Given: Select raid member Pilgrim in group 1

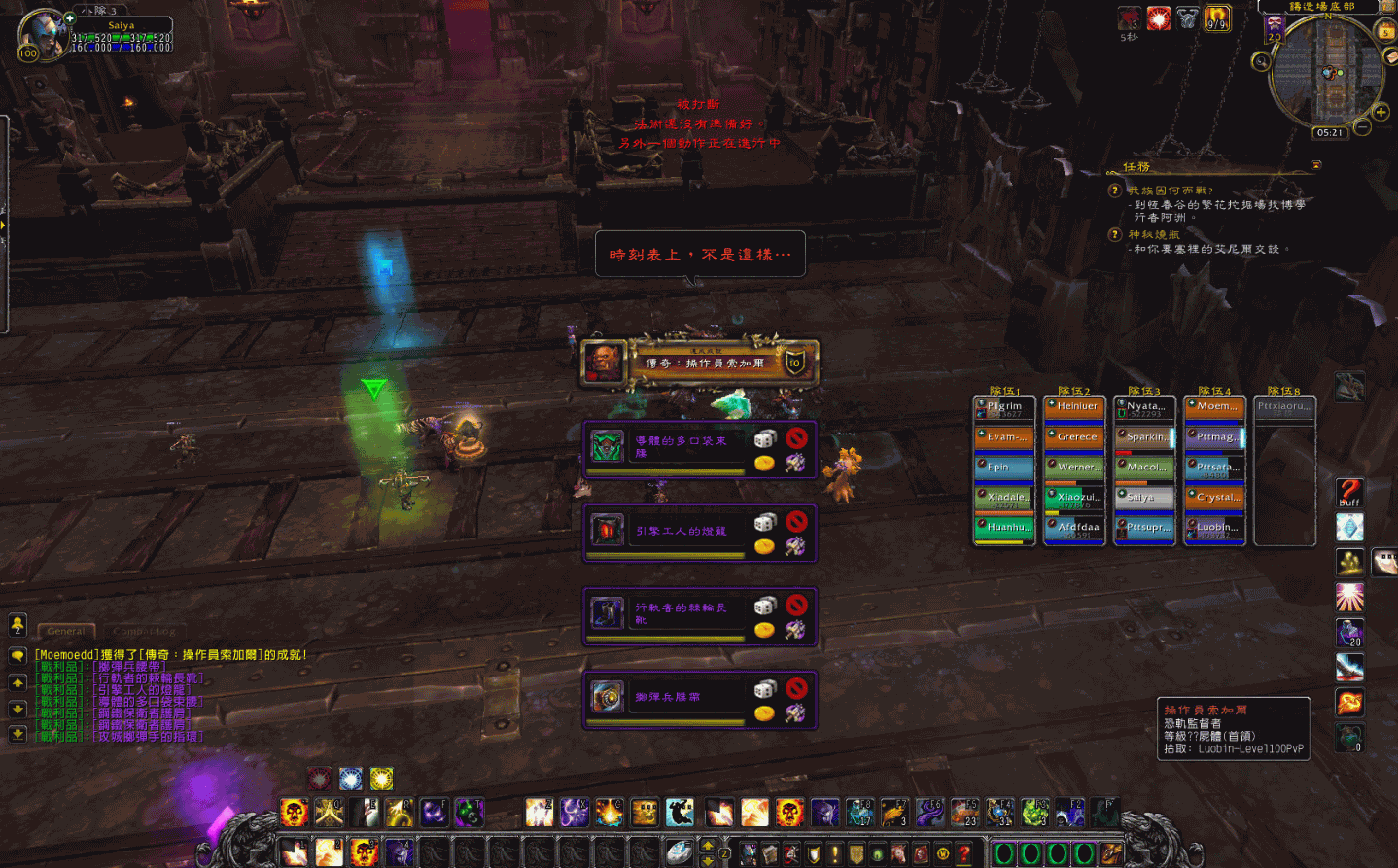Looking at the screenshot, I should pos(1004,408).
